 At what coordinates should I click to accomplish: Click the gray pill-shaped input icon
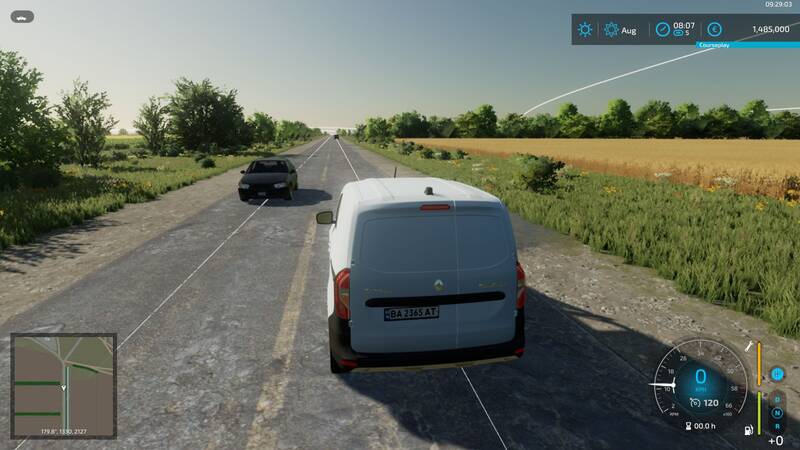pyautogui.click(x=22, y=16)
